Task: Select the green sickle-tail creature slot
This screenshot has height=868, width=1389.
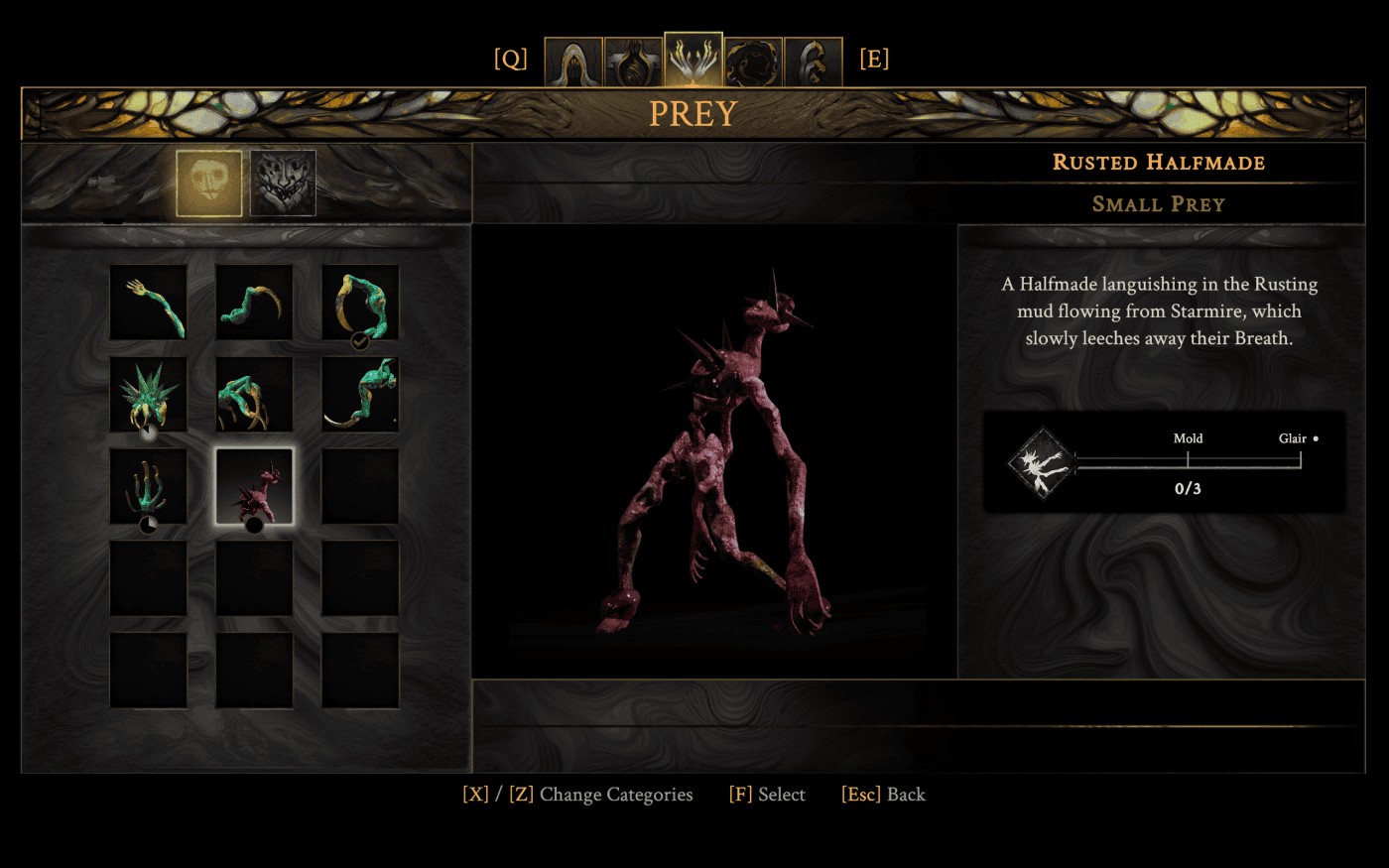Action: [x=254, y=303]
